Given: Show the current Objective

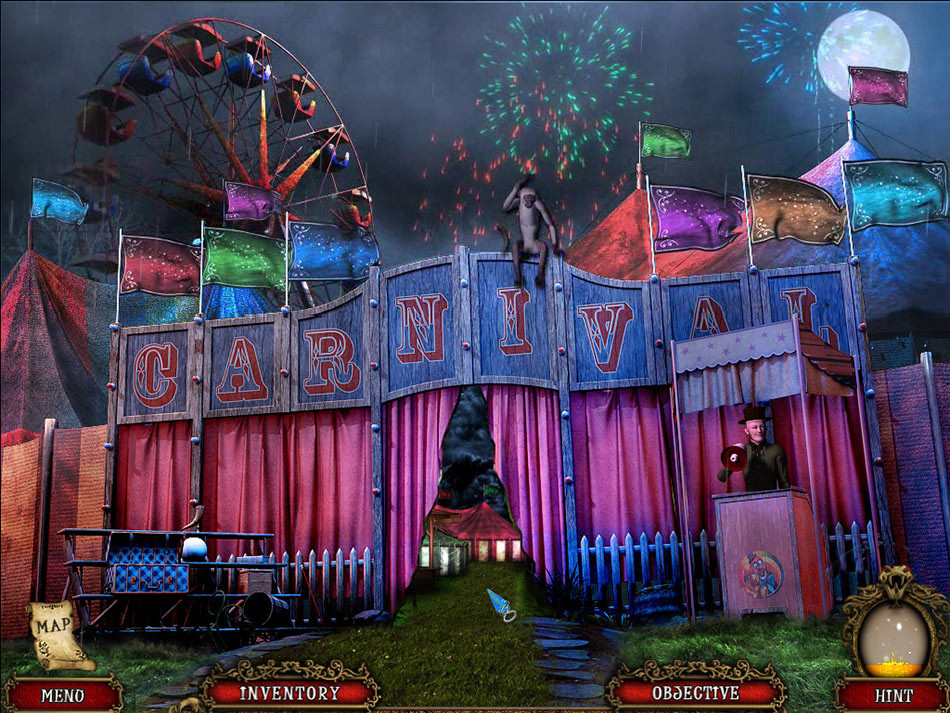Looking at the screenshot, I should pyautogui.click(x=696, y=692).
